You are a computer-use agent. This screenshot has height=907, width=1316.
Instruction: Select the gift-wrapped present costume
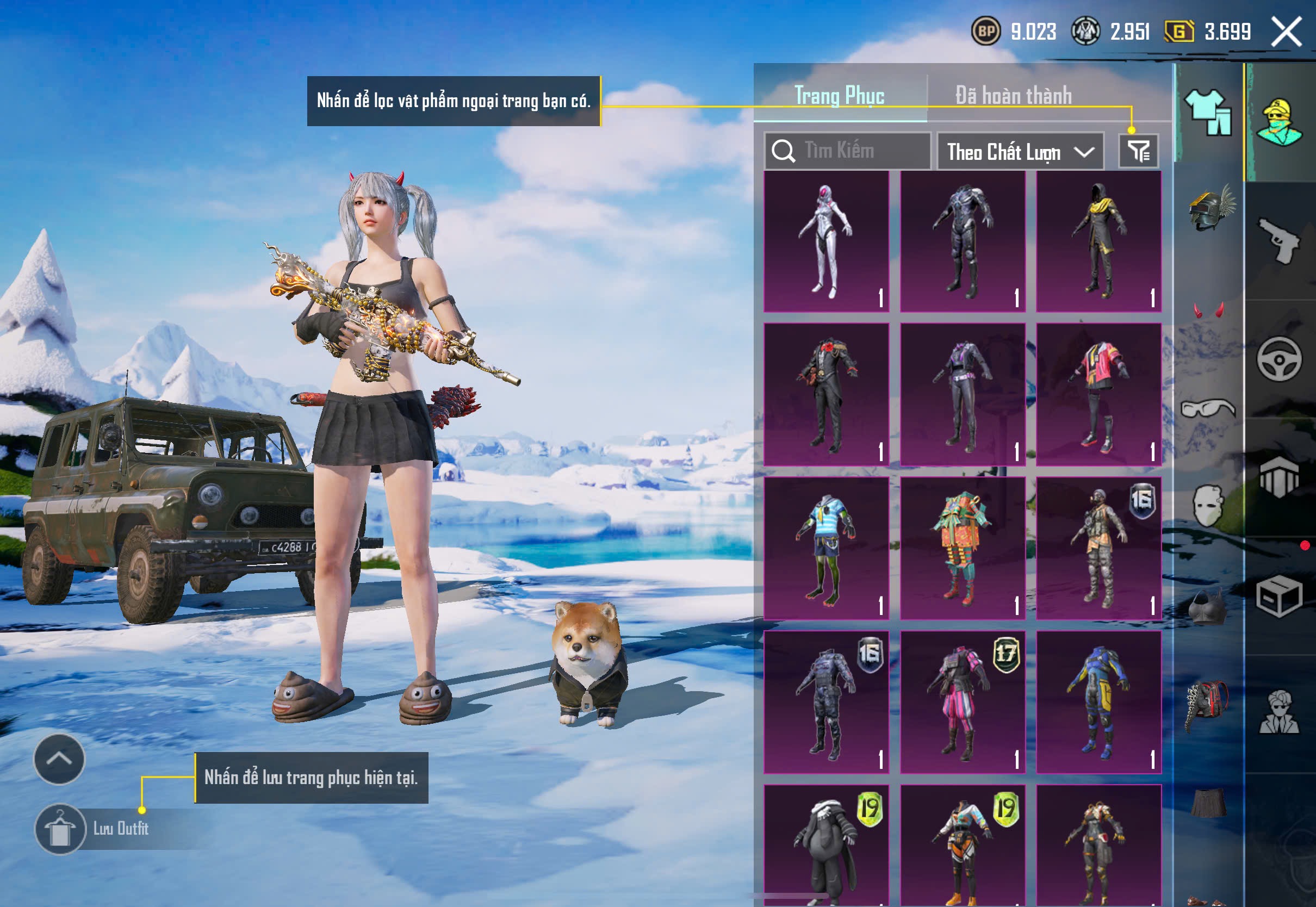click(x=963, y=549)
